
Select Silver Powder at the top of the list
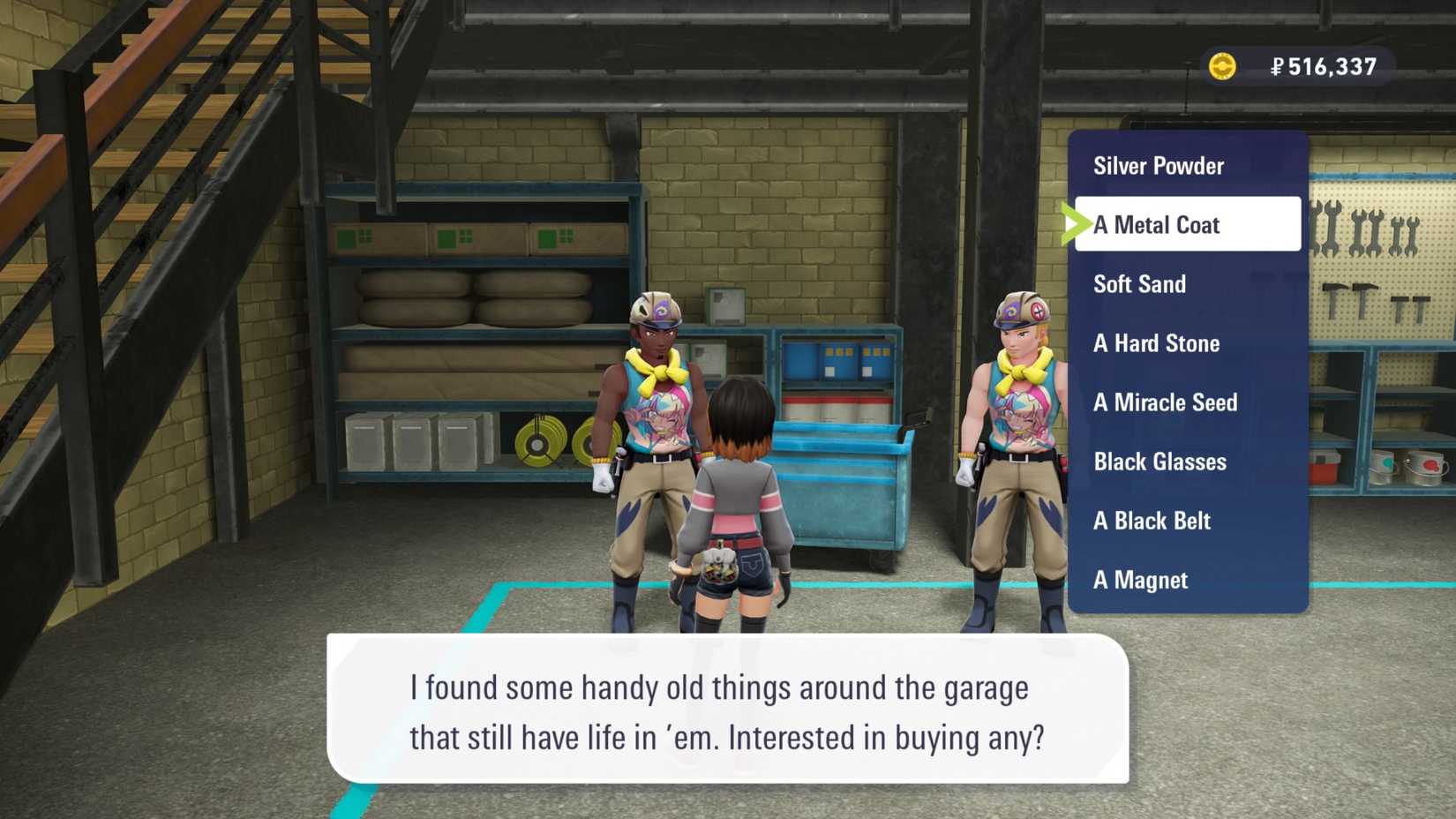click(1158, 166)
